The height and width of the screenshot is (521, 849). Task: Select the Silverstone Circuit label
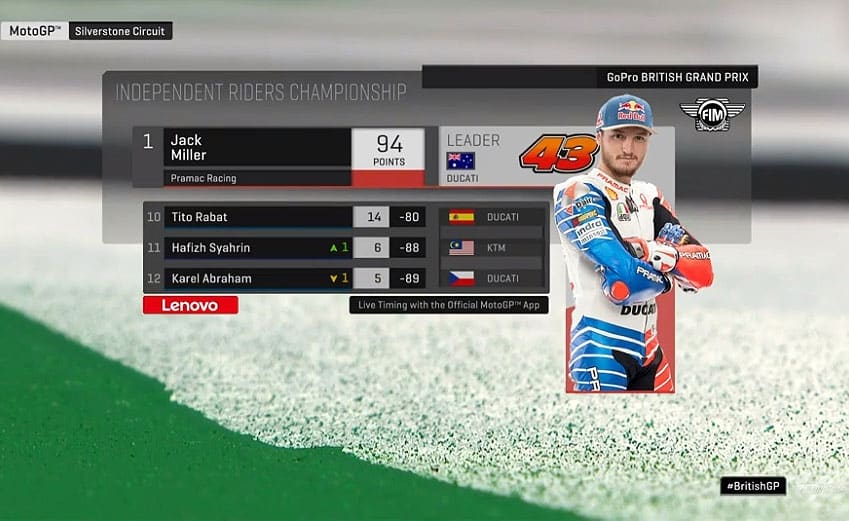(121, 31)
